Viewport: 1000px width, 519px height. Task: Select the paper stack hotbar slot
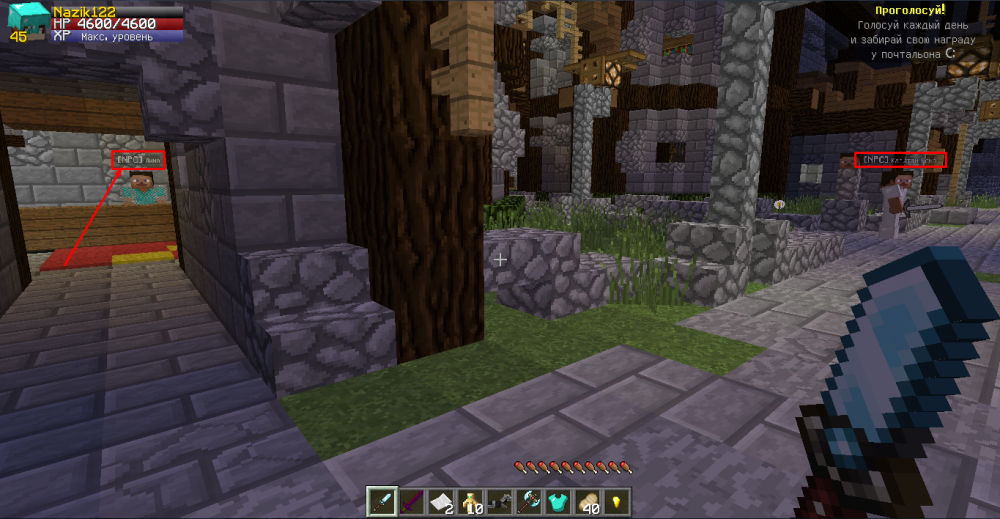tap(441, 501)
